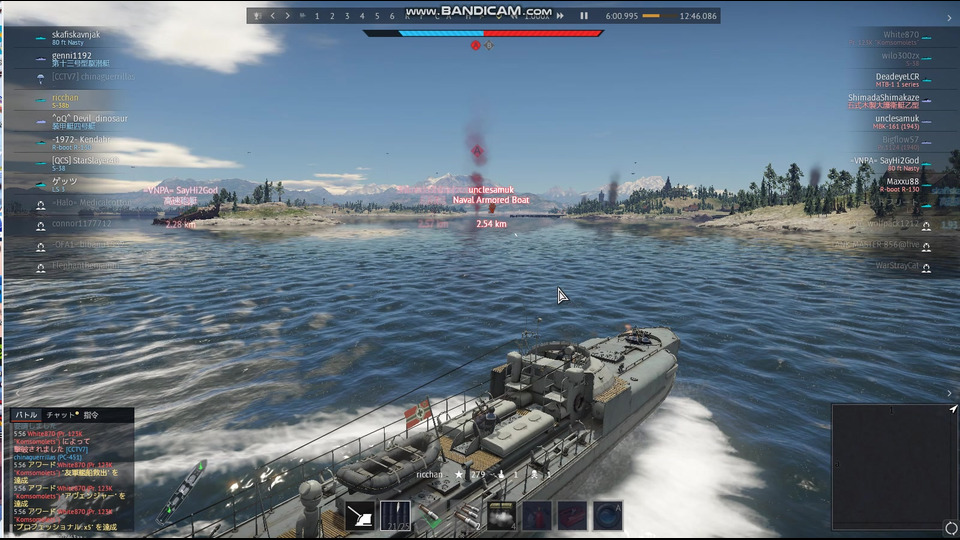Image resolution: width=960 pixels, height=540 pixels.
Task: Select the main gun weapon slot
Action: [360, 515]
